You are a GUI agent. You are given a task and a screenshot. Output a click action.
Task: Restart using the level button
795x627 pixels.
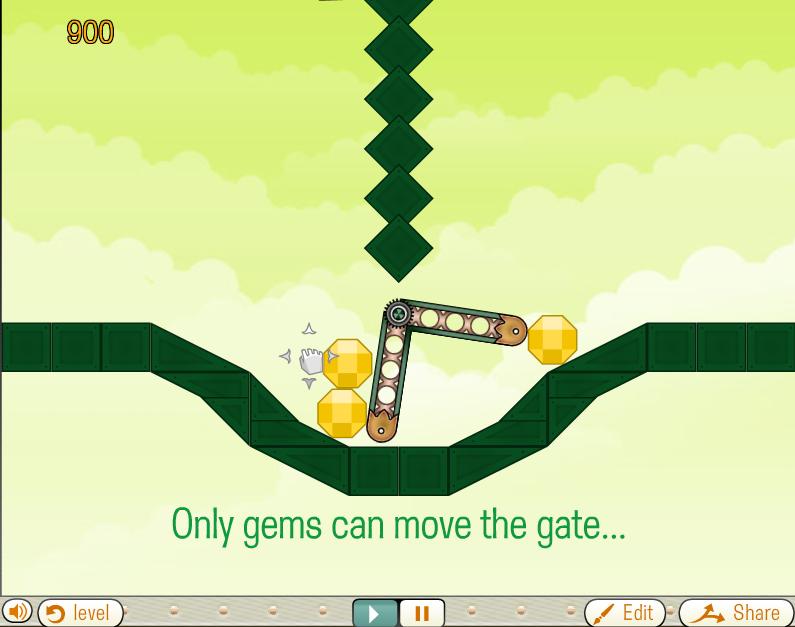click(79, 612)
